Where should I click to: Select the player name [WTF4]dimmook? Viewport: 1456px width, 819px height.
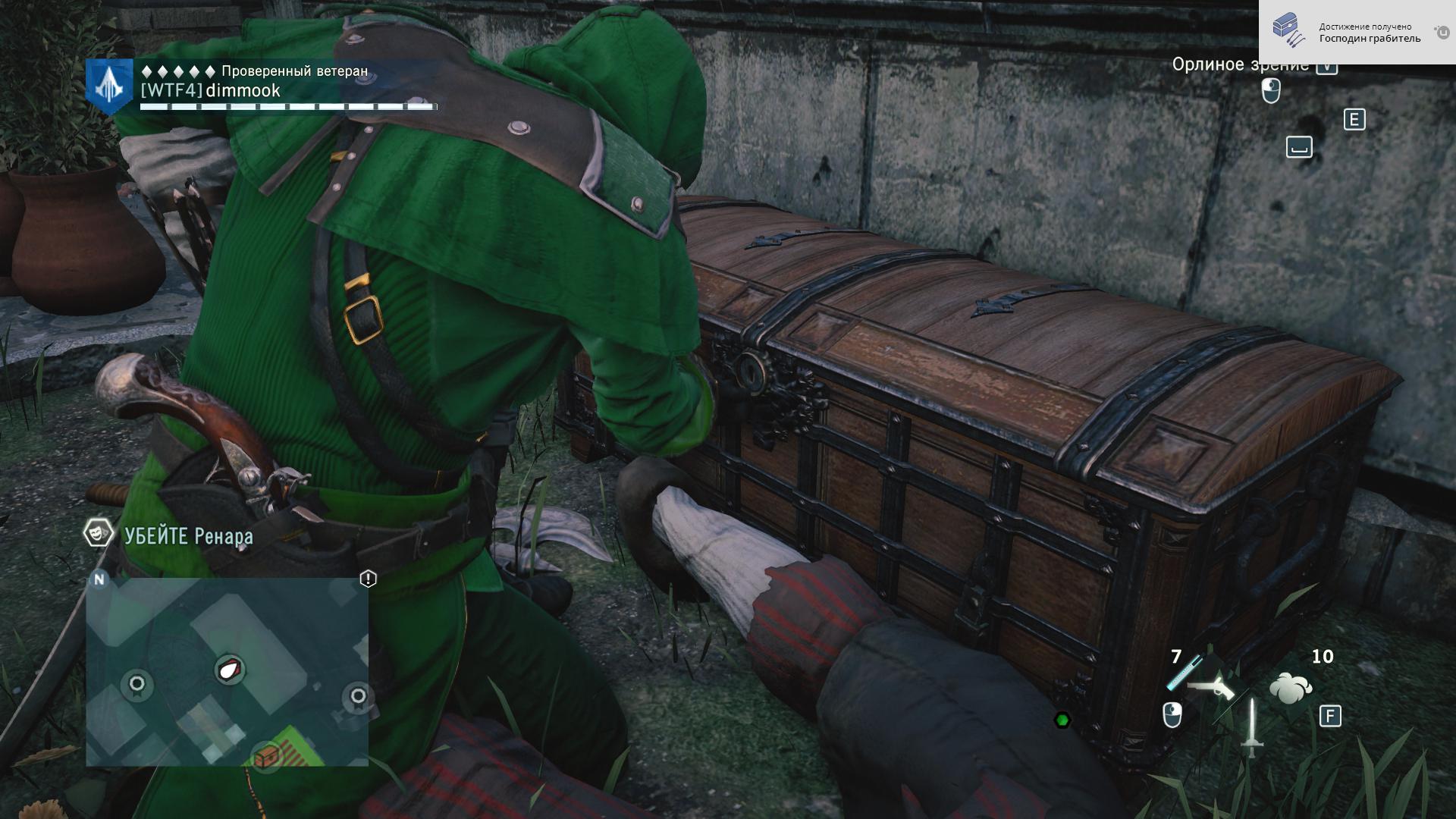[x=211, y=91]
